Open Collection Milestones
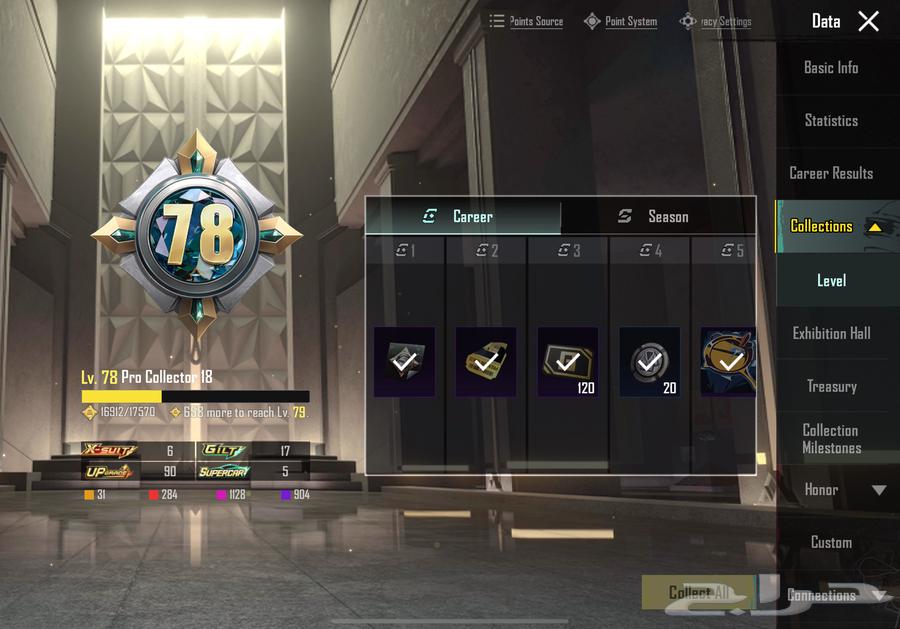This screenshot has height=629, width=900. click(x=831, y=439)
